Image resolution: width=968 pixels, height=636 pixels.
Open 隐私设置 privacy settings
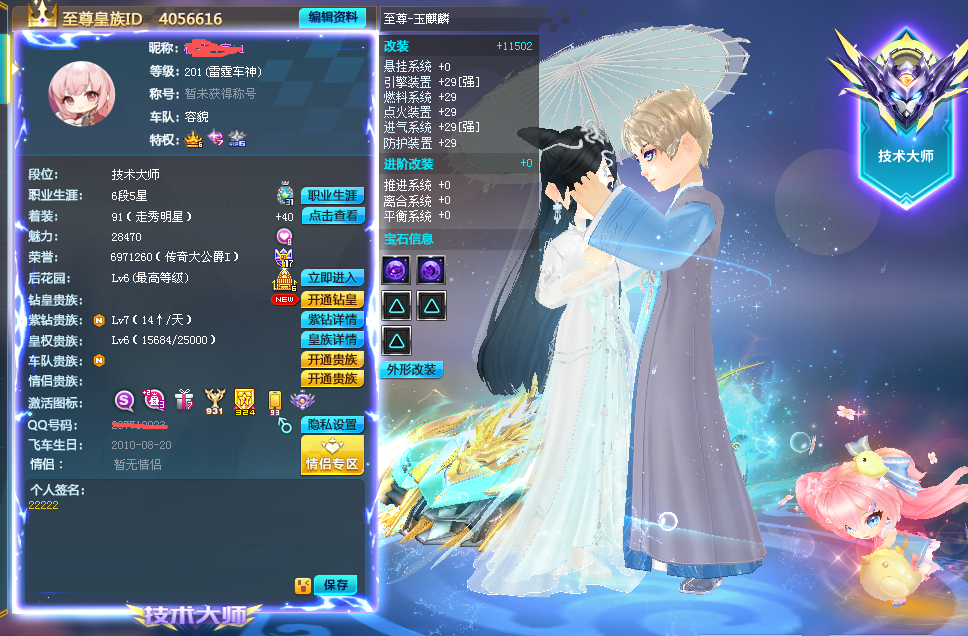click(x=332, y=425)
